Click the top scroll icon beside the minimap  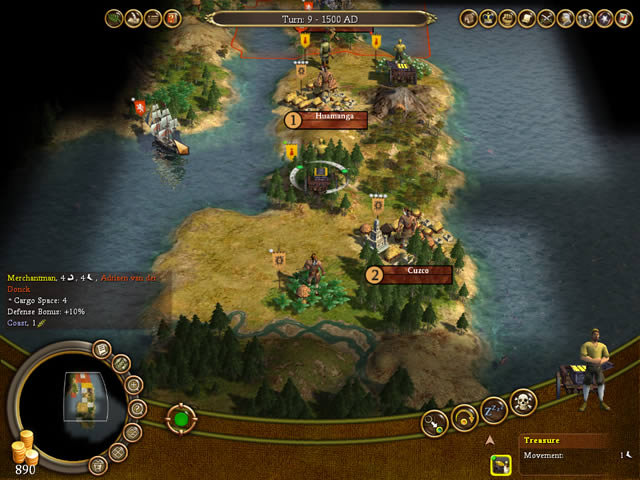tap(102, 349)
